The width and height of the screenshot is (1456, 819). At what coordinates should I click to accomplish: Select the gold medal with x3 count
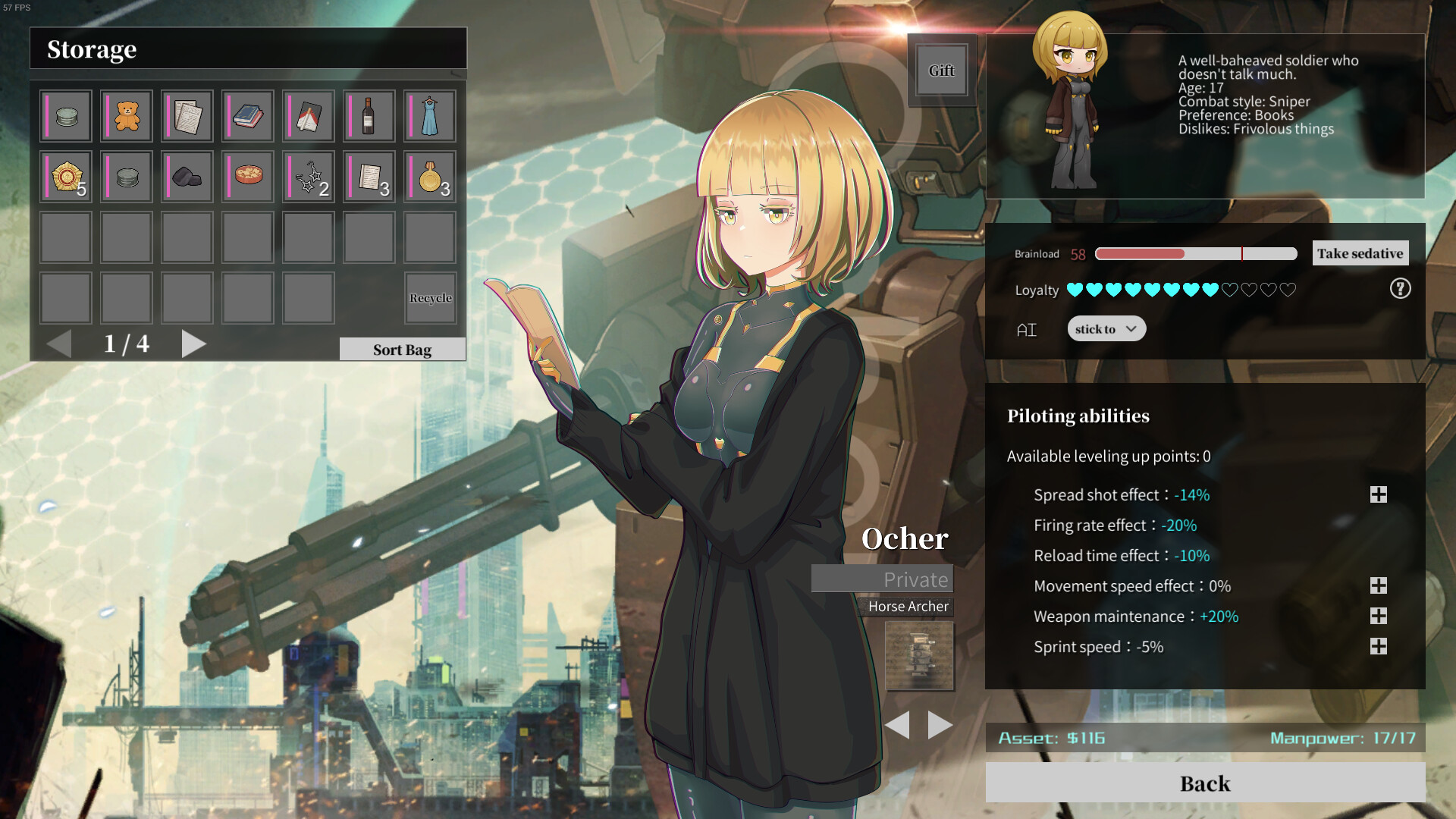[x=429, y=177]
